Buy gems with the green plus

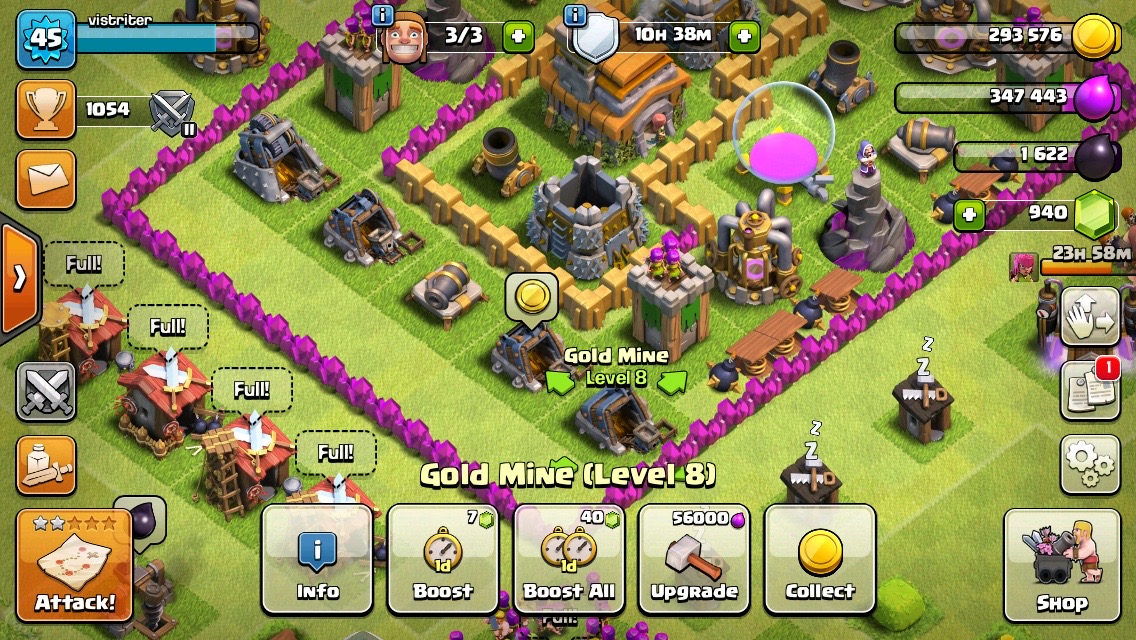(x=967, y=213)
